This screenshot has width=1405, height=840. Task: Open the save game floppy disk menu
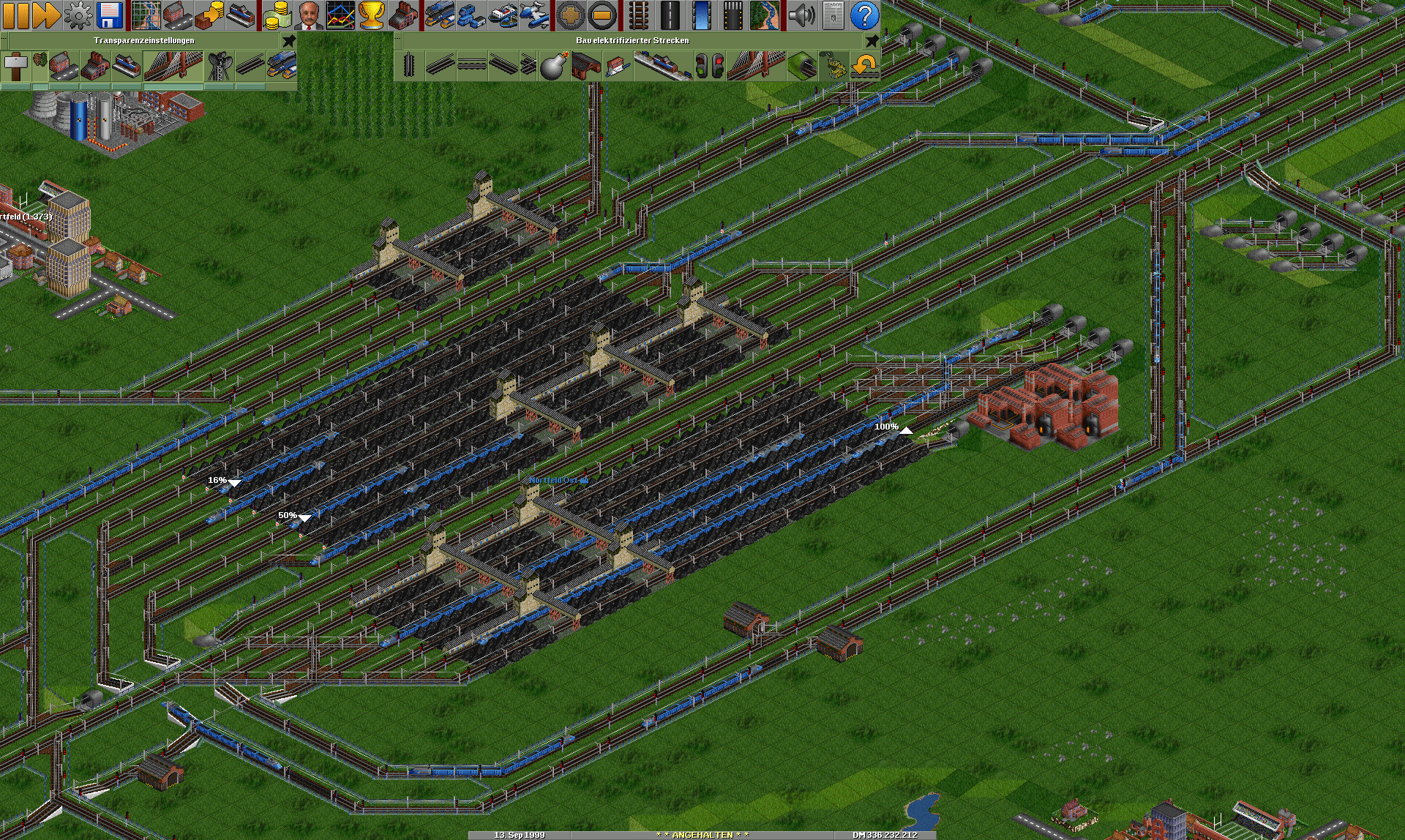click(x=110, y=15)
